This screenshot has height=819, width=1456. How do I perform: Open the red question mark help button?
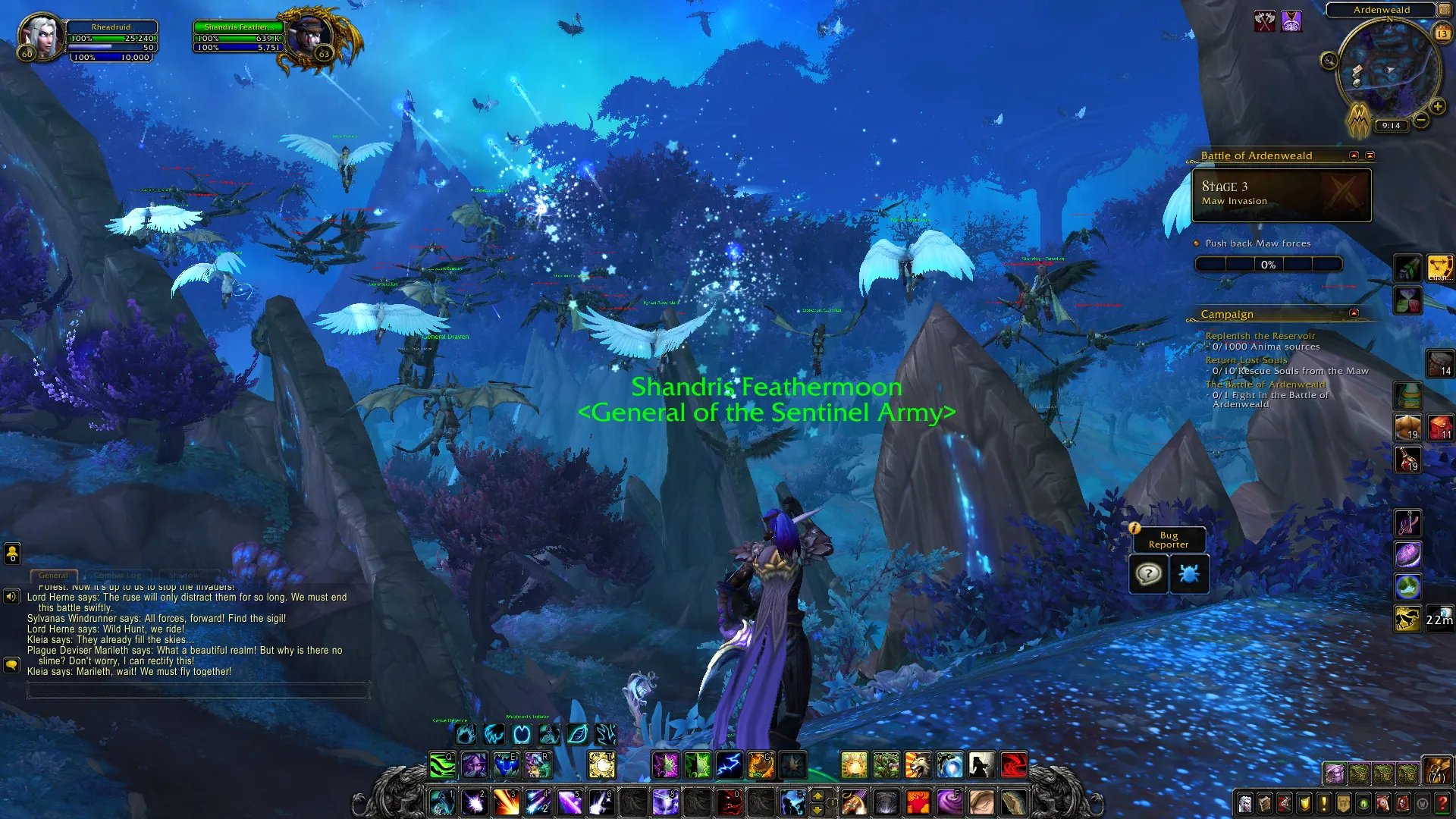point(1442,803)
